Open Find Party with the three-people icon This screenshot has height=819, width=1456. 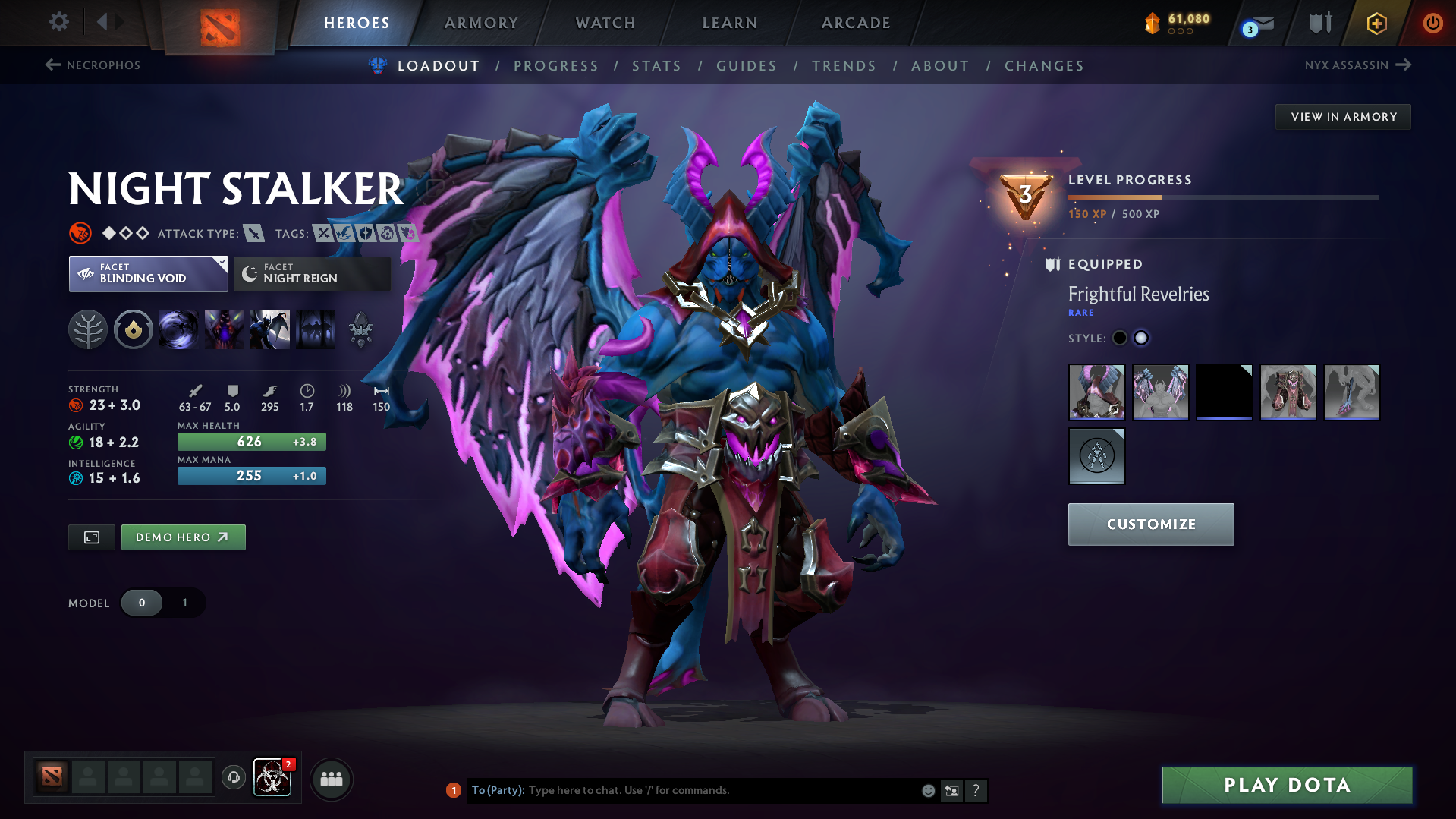pyautogui.click(x=331, y=779)
